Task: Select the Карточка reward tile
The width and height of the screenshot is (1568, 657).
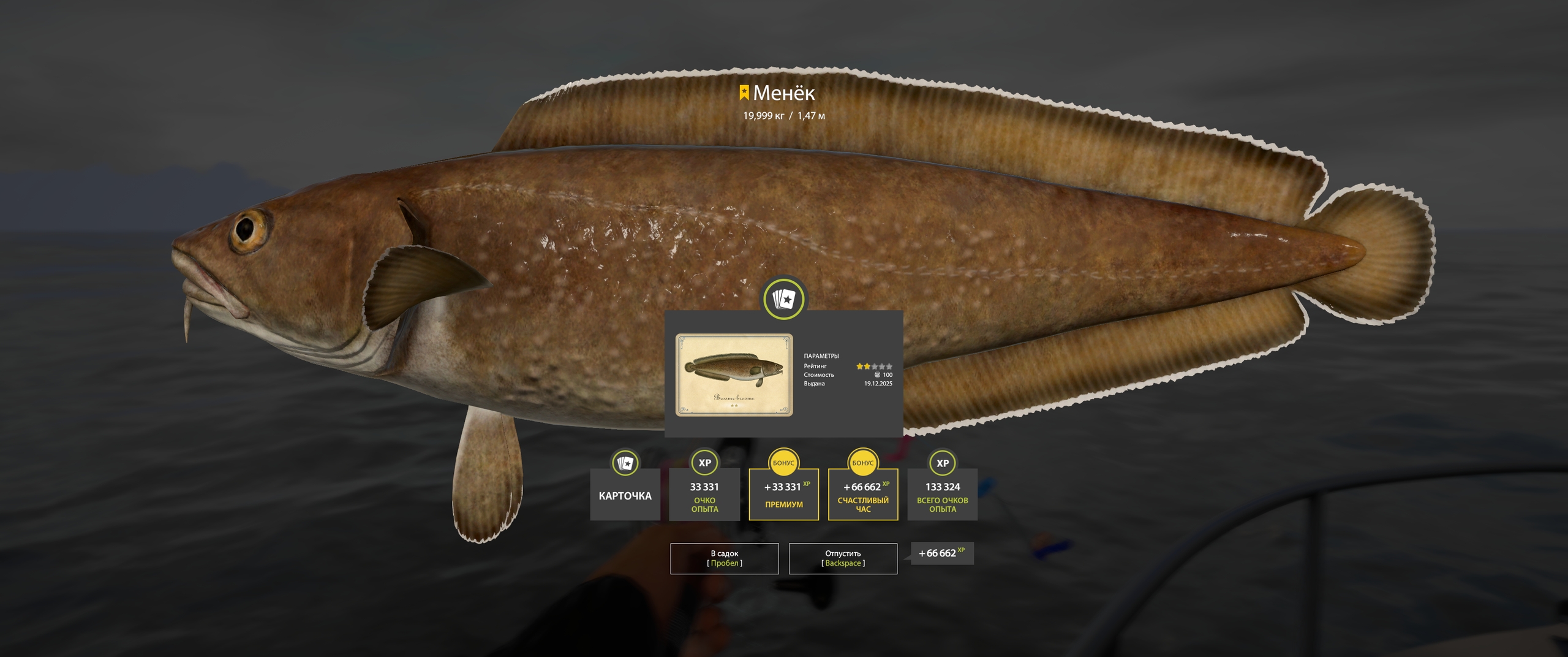Action: point(625,495)
